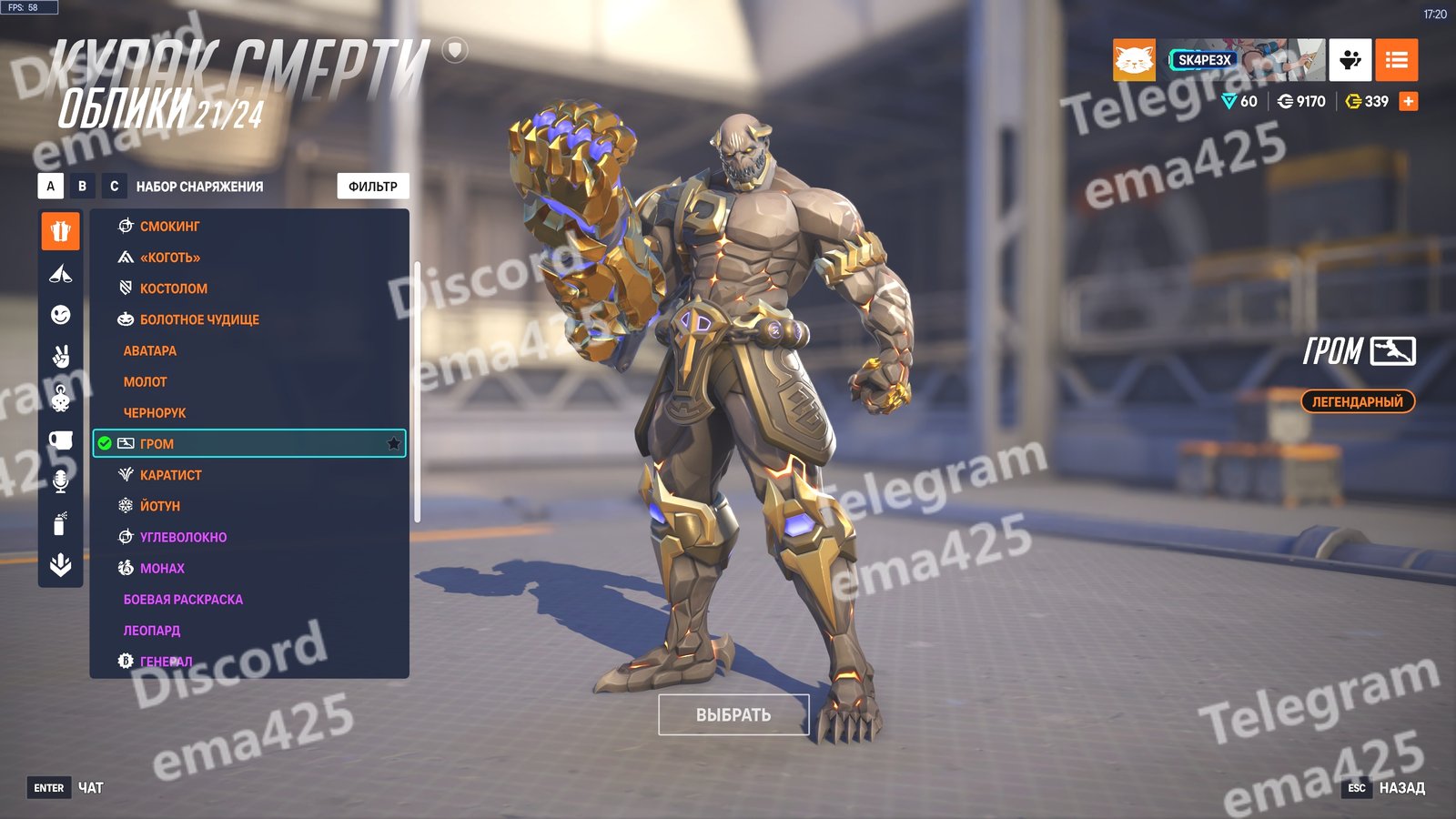Screen dimensions: 1456x819
Task: Select the МОНАХ skin
Action: (x=162, y=569)
